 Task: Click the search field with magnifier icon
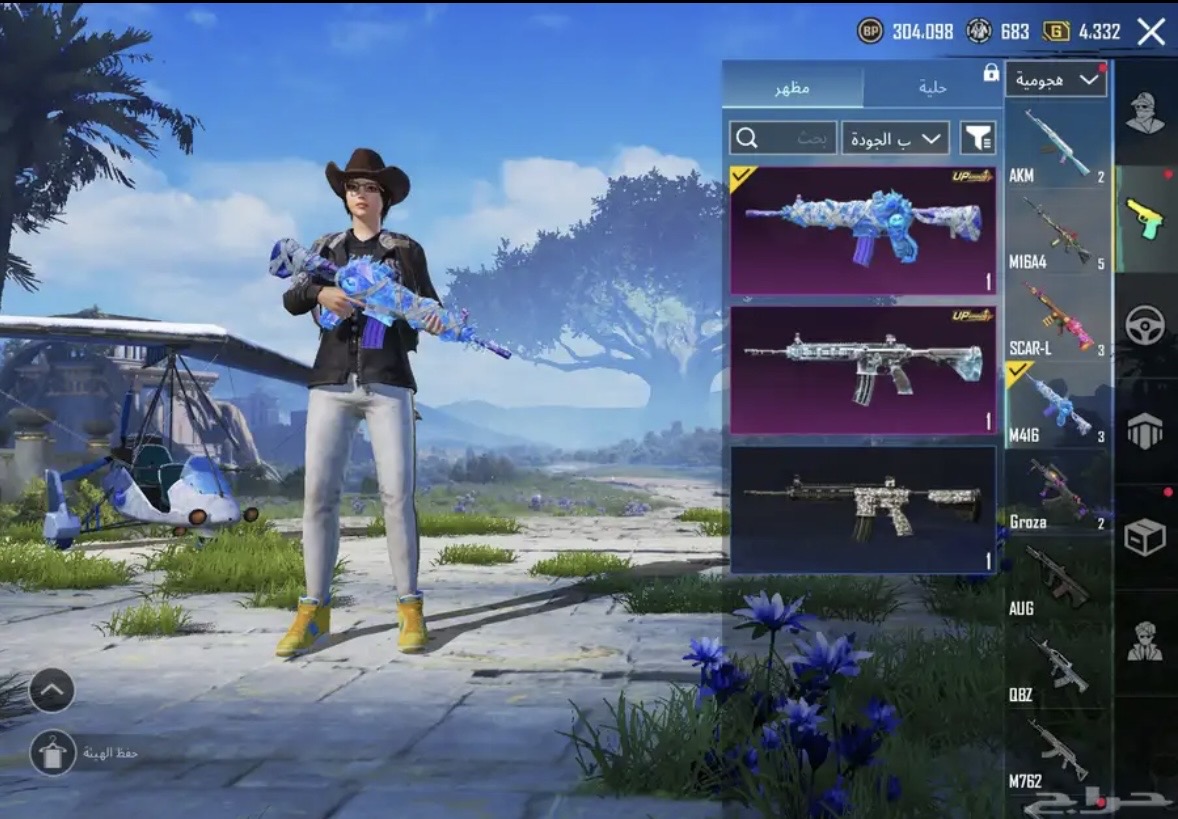783,138
